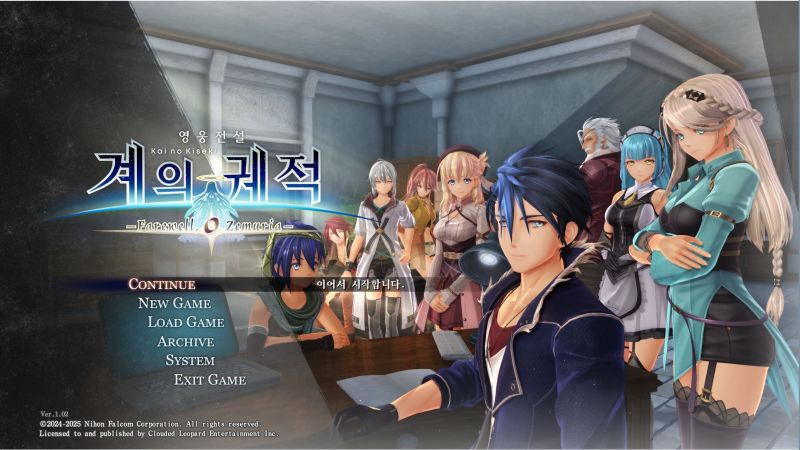Choose the Archive option
Image resolution: width=800 pixels, height=450 pixels.
(x=185, y=341)
